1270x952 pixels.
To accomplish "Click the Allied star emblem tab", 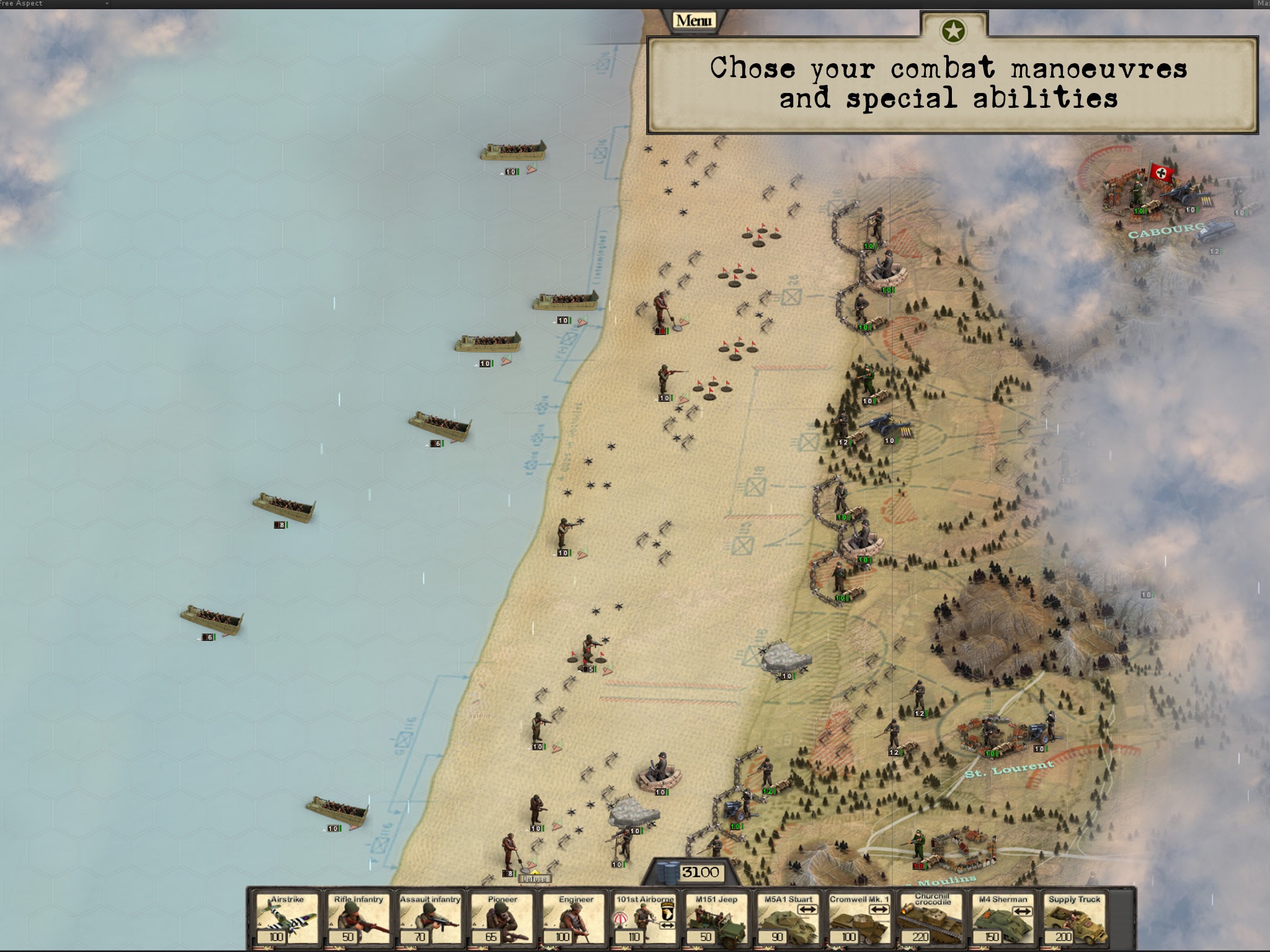I will (953, 30).
